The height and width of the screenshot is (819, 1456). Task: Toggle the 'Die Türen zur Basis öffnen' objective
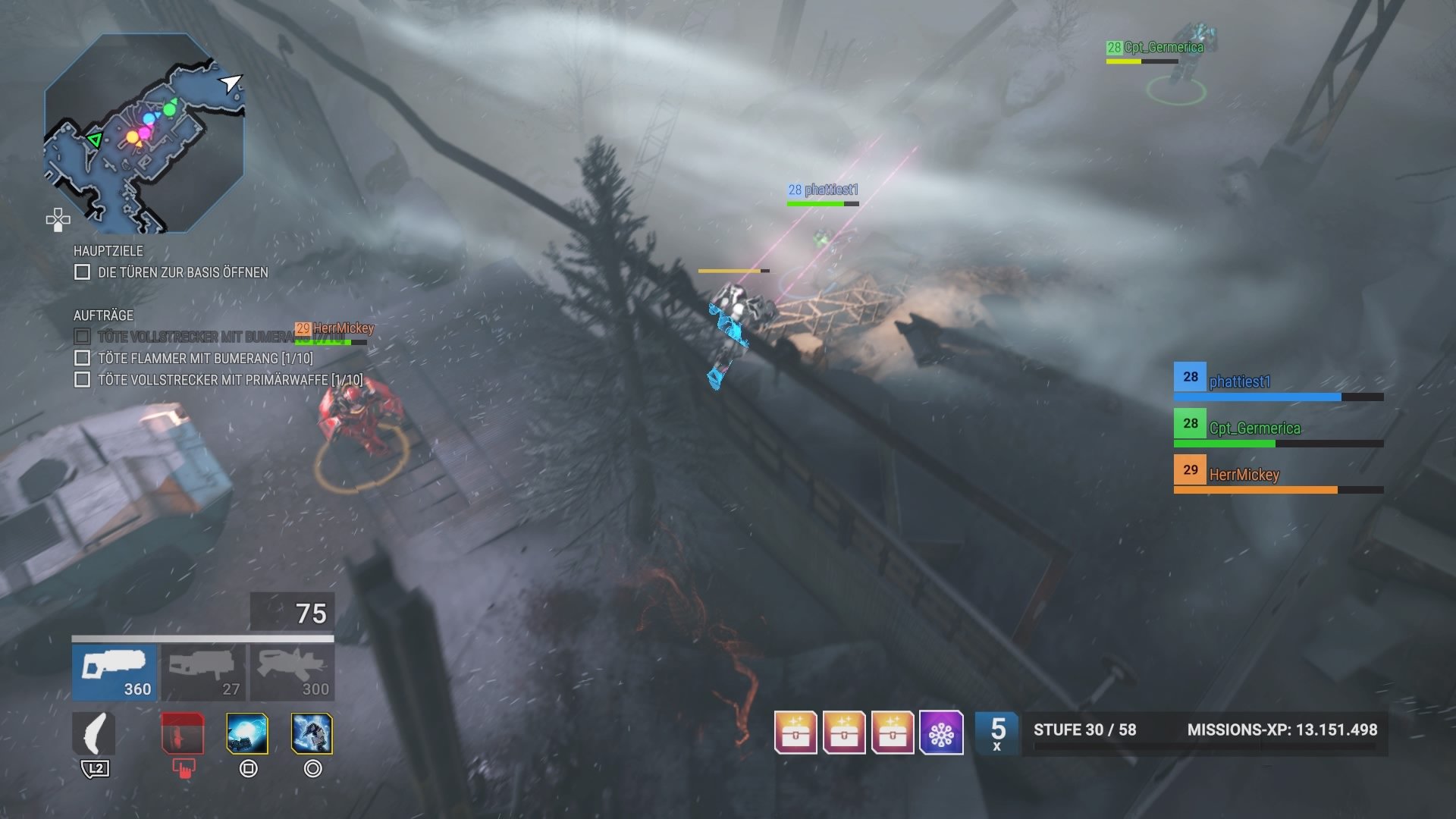click(82, 272)
